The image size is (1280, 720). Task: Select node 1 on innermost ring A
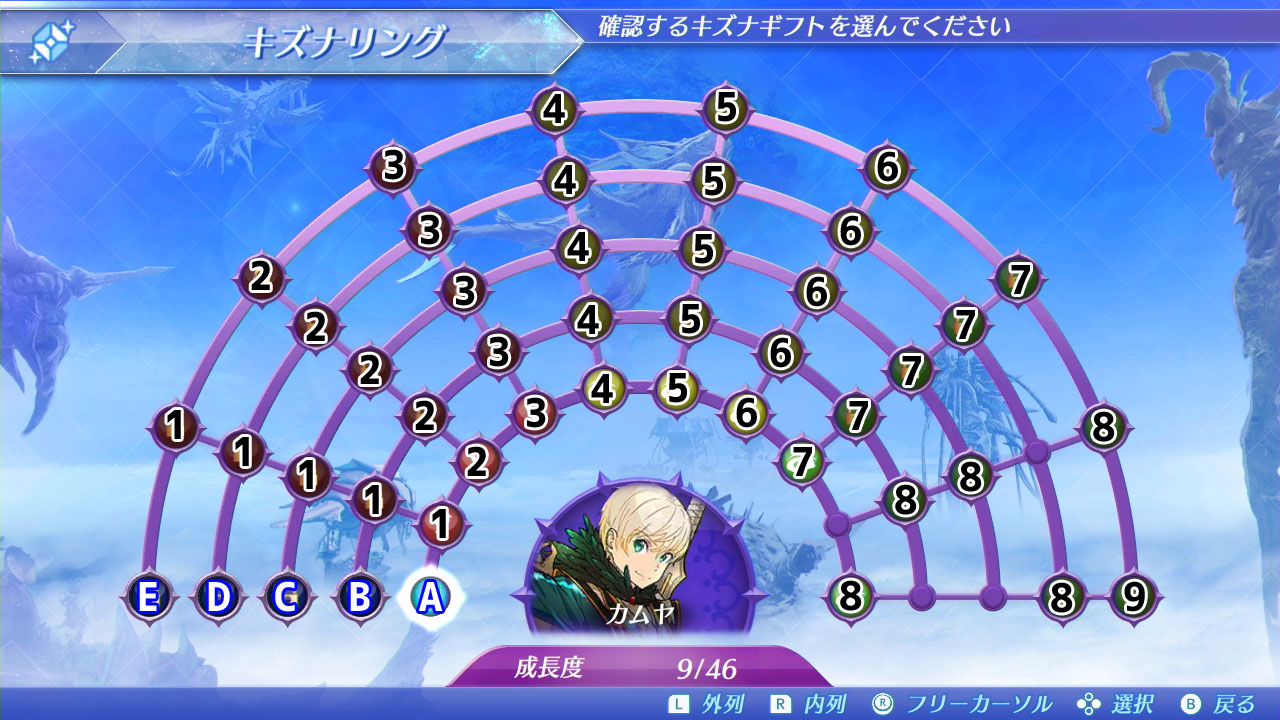439,523
